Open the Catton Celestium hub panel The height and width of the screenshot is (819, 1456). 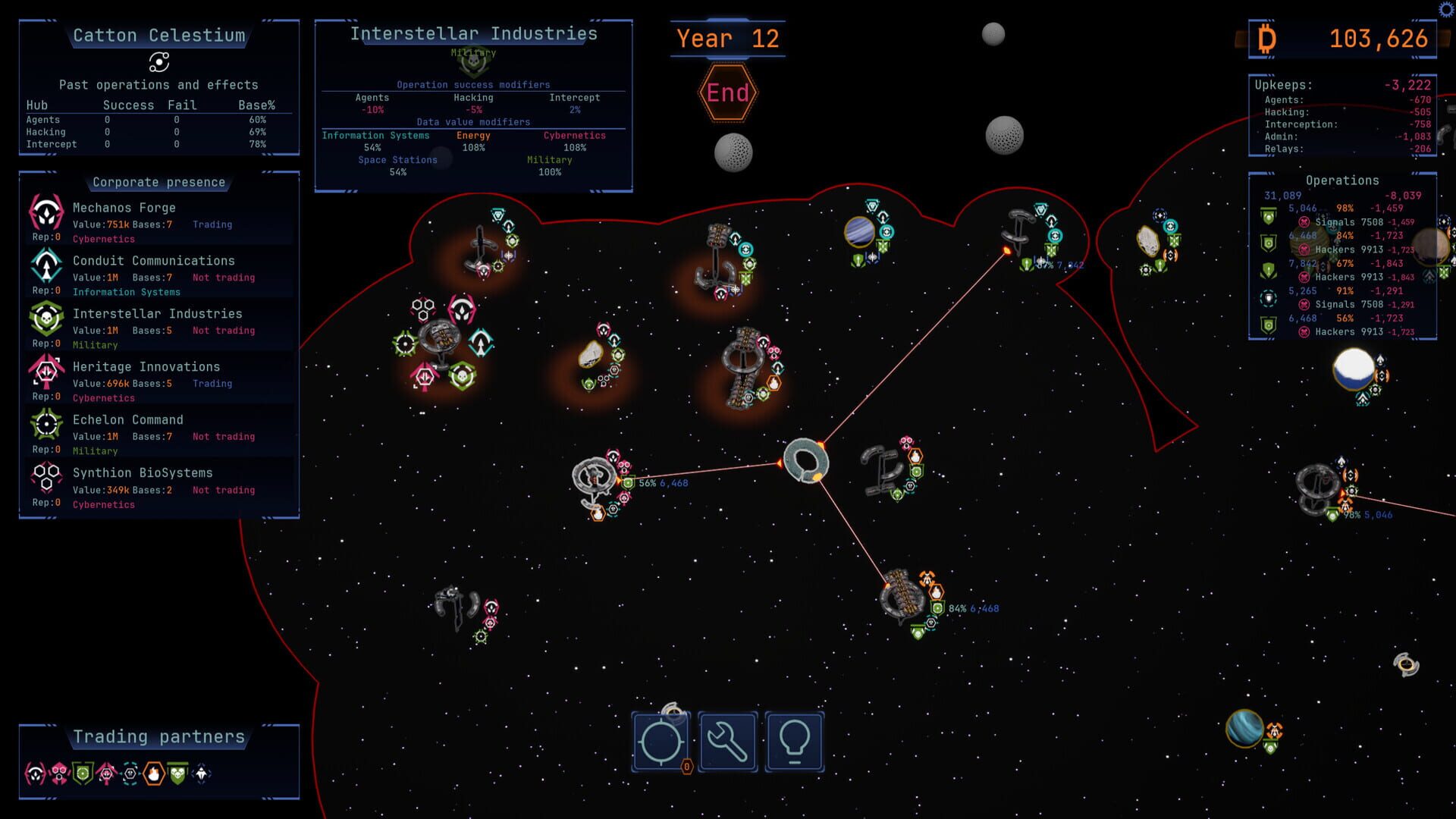click(x=158, y=35)
